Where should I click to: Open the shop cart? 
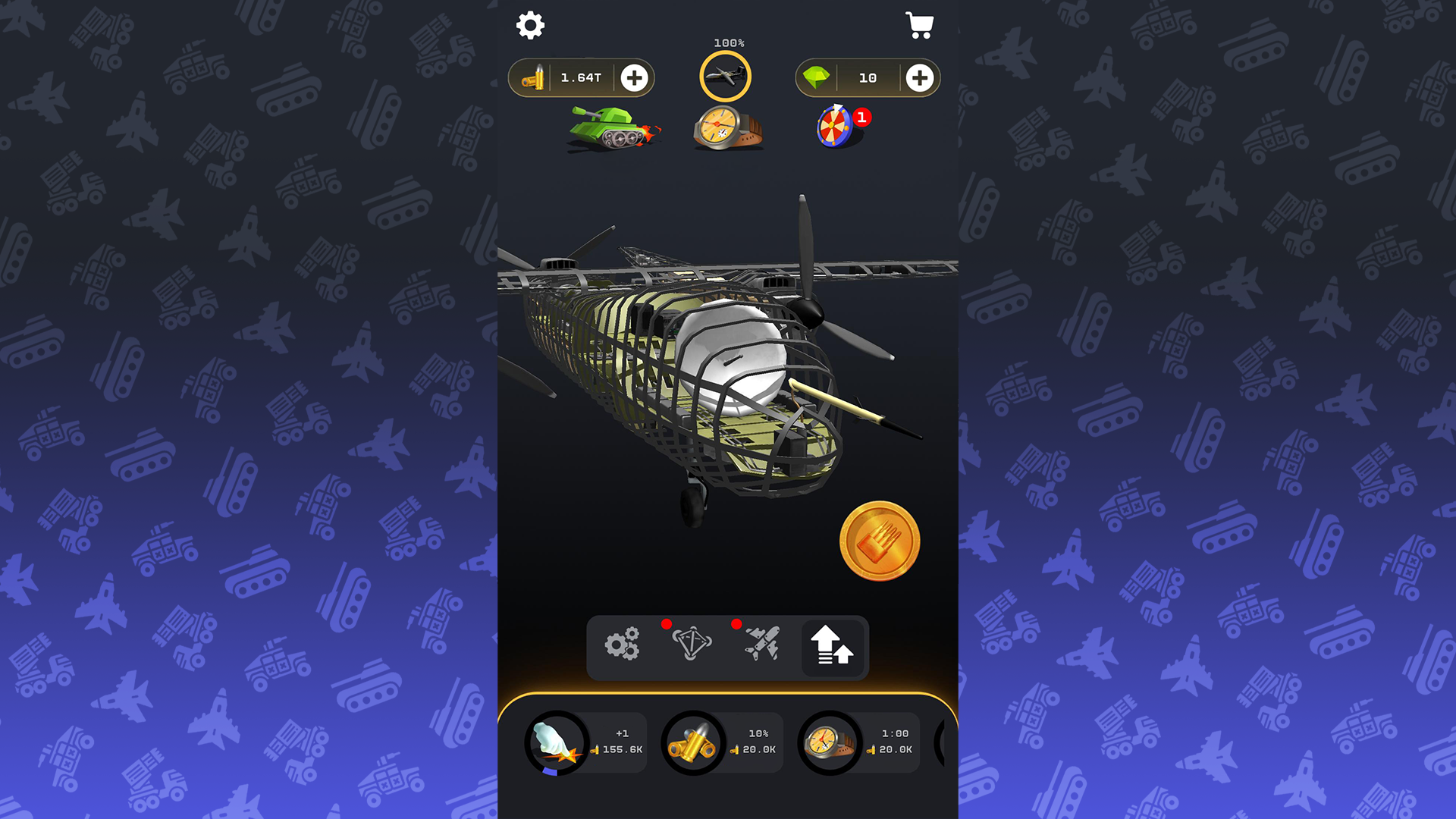point(920,25)
